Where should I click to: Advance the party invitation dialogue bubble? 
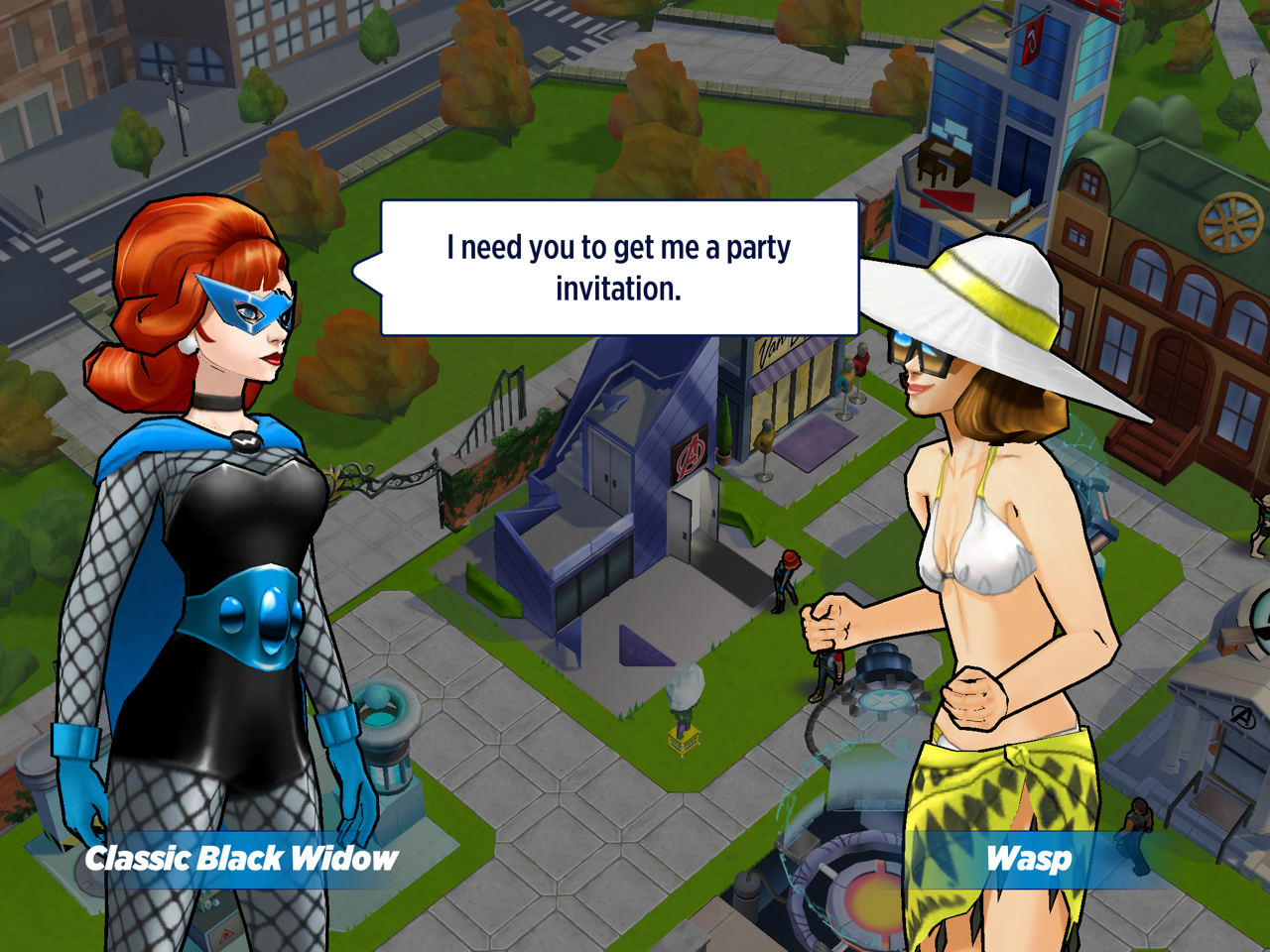coord(619,268)
